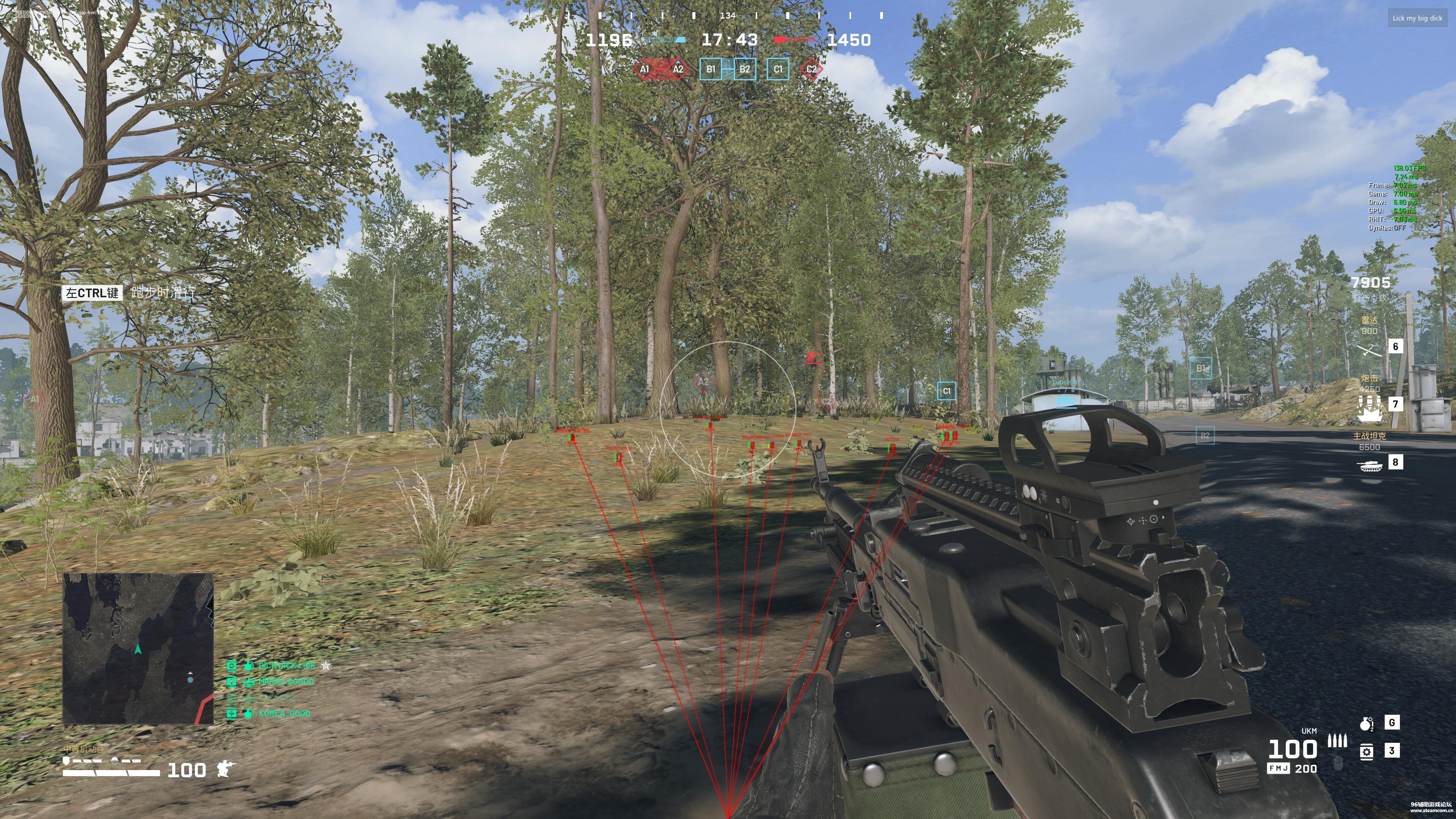Viewport: 1456px width, 819px height.
Task: Deploy the 主战坦克 main battle tank
Action: point(1370,465)
